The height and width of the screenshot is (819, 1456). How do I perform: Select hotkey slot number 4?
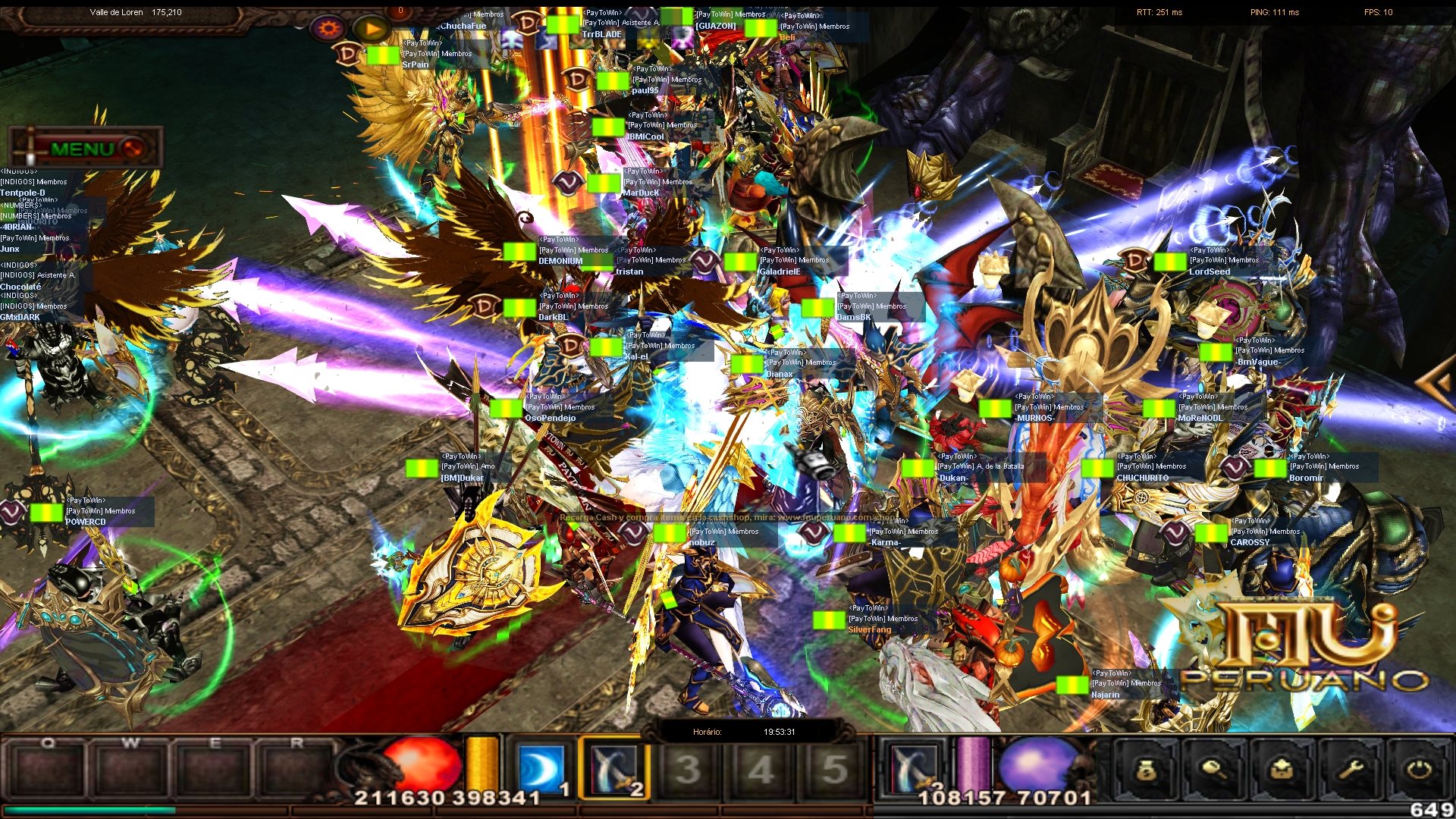click(761, 770)
